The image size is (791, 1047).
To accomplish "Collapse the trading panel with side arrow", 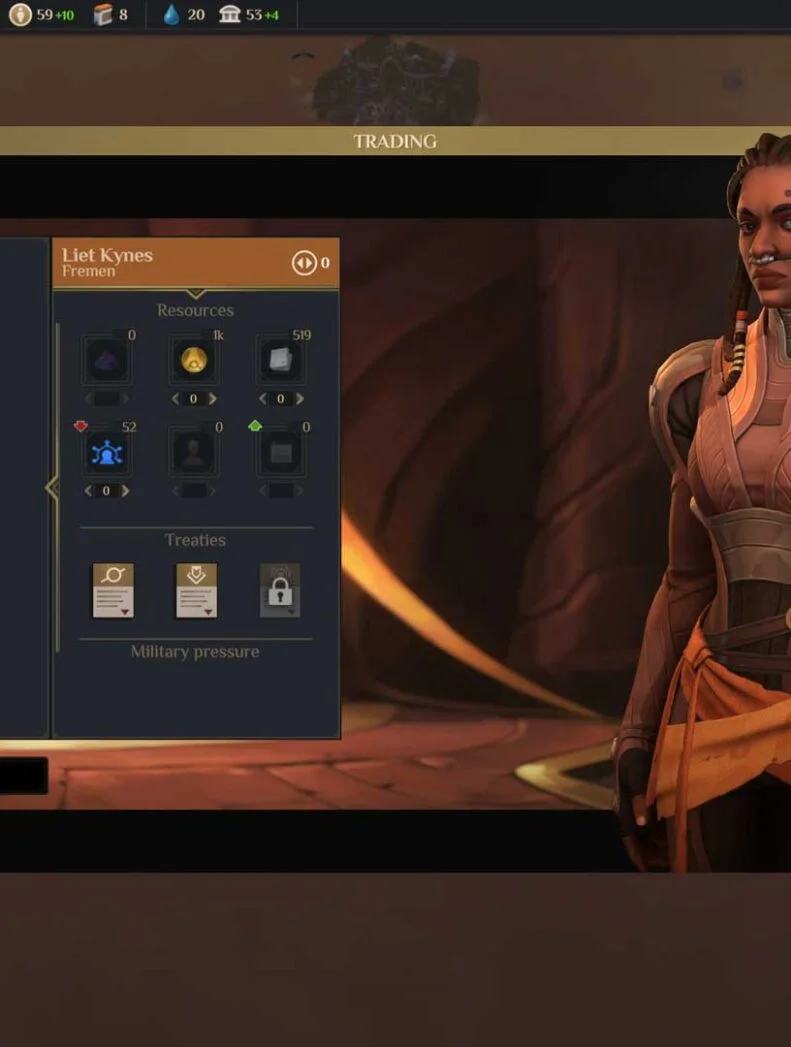I will pos(52,488).
